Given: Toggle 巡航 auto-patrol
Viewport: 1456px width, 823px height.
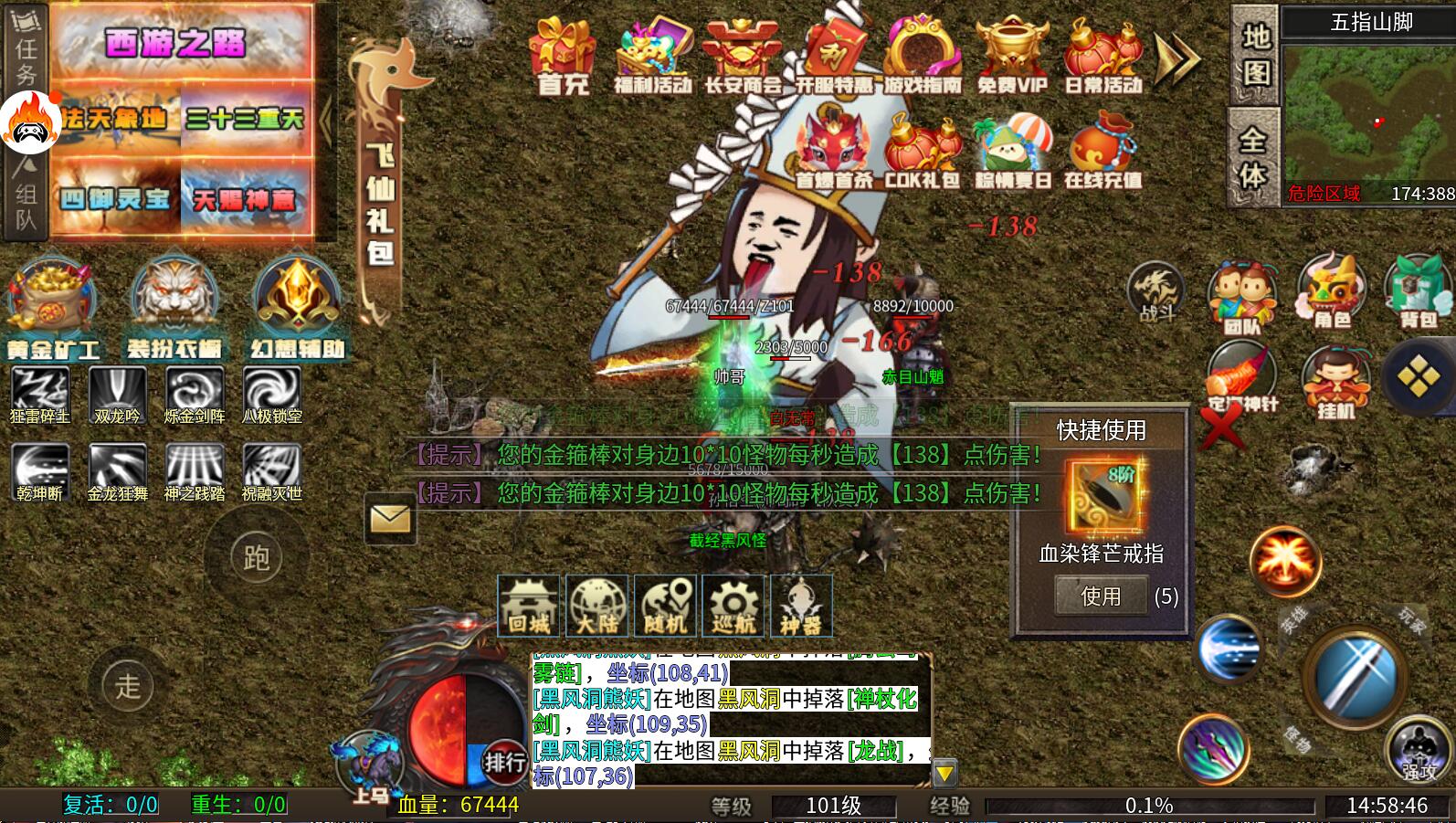Looking at the screenshot, I should [x=733, y=606].
